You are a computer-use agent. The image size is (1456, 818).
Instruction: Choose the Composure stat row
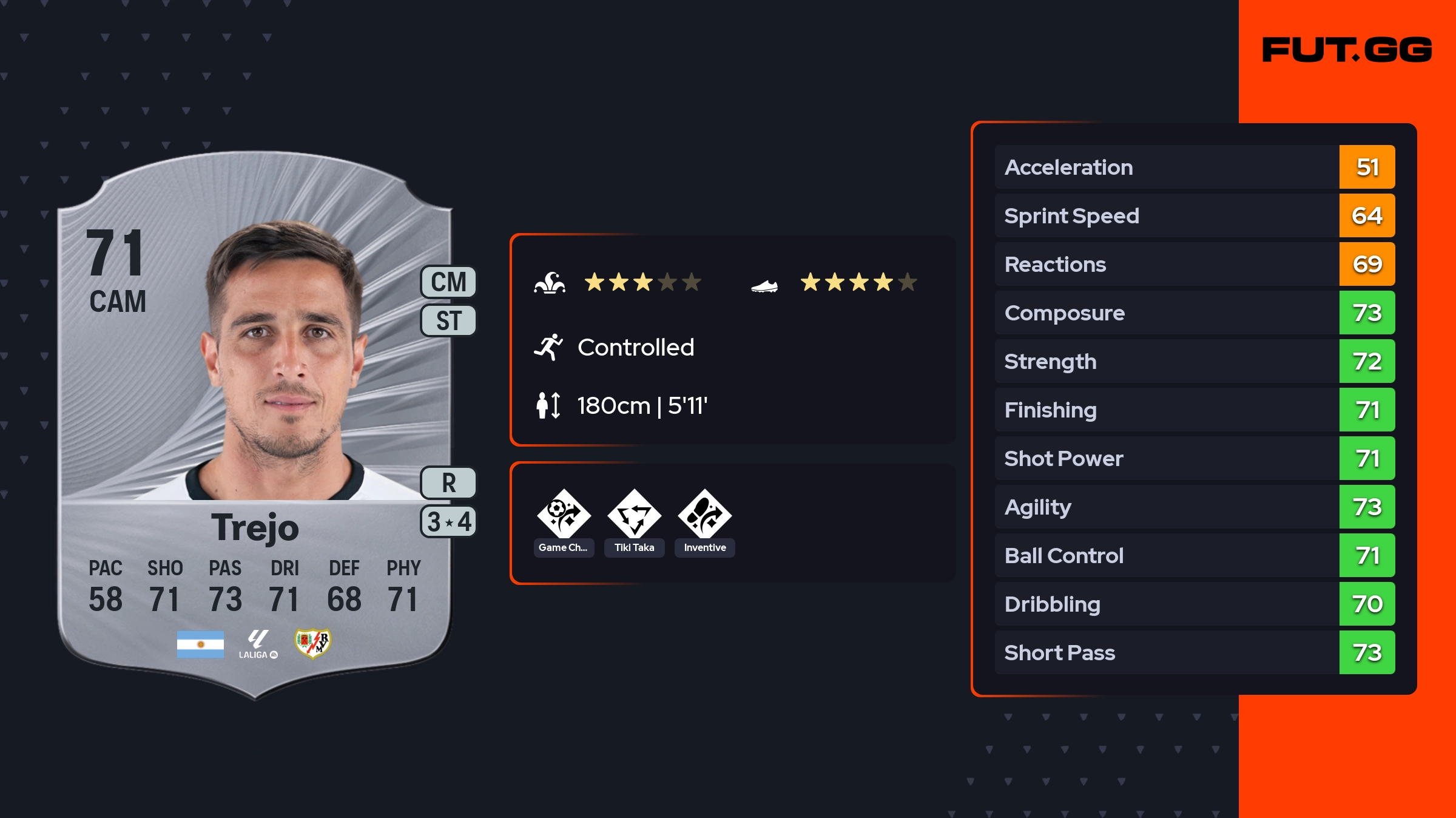point(1194,313)
